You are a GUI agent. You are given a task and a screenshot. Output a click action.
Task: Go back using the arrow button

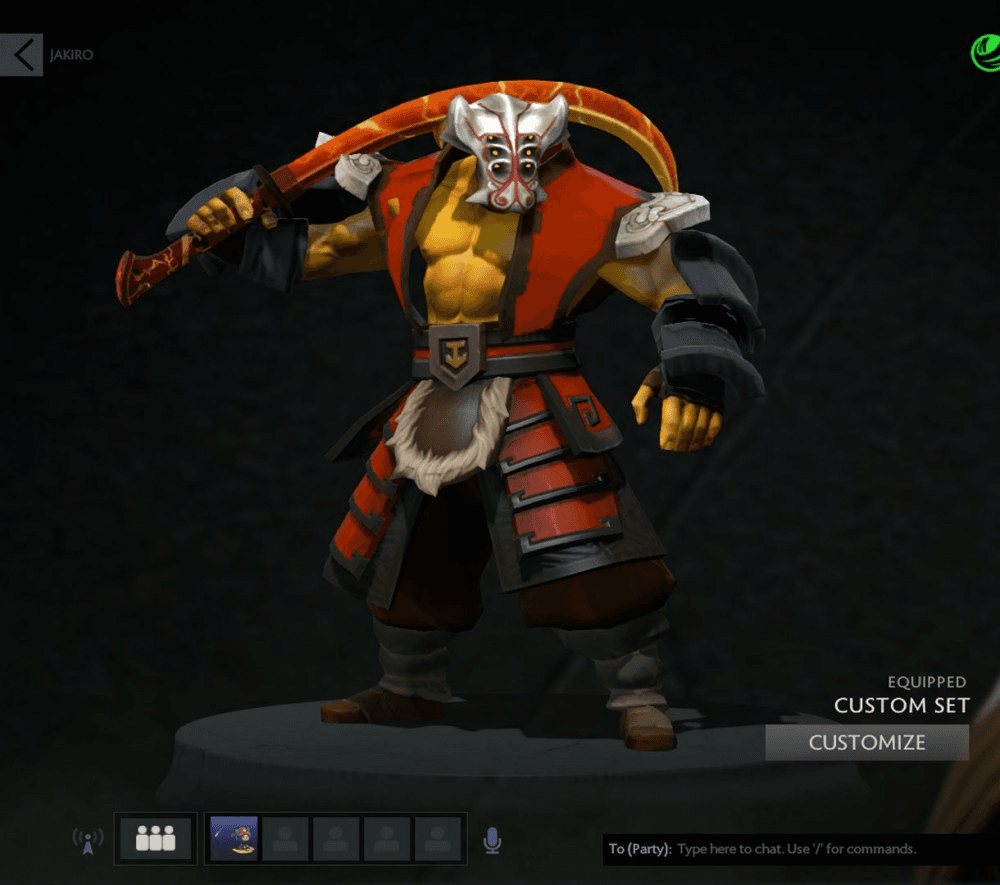pos(21,54)
